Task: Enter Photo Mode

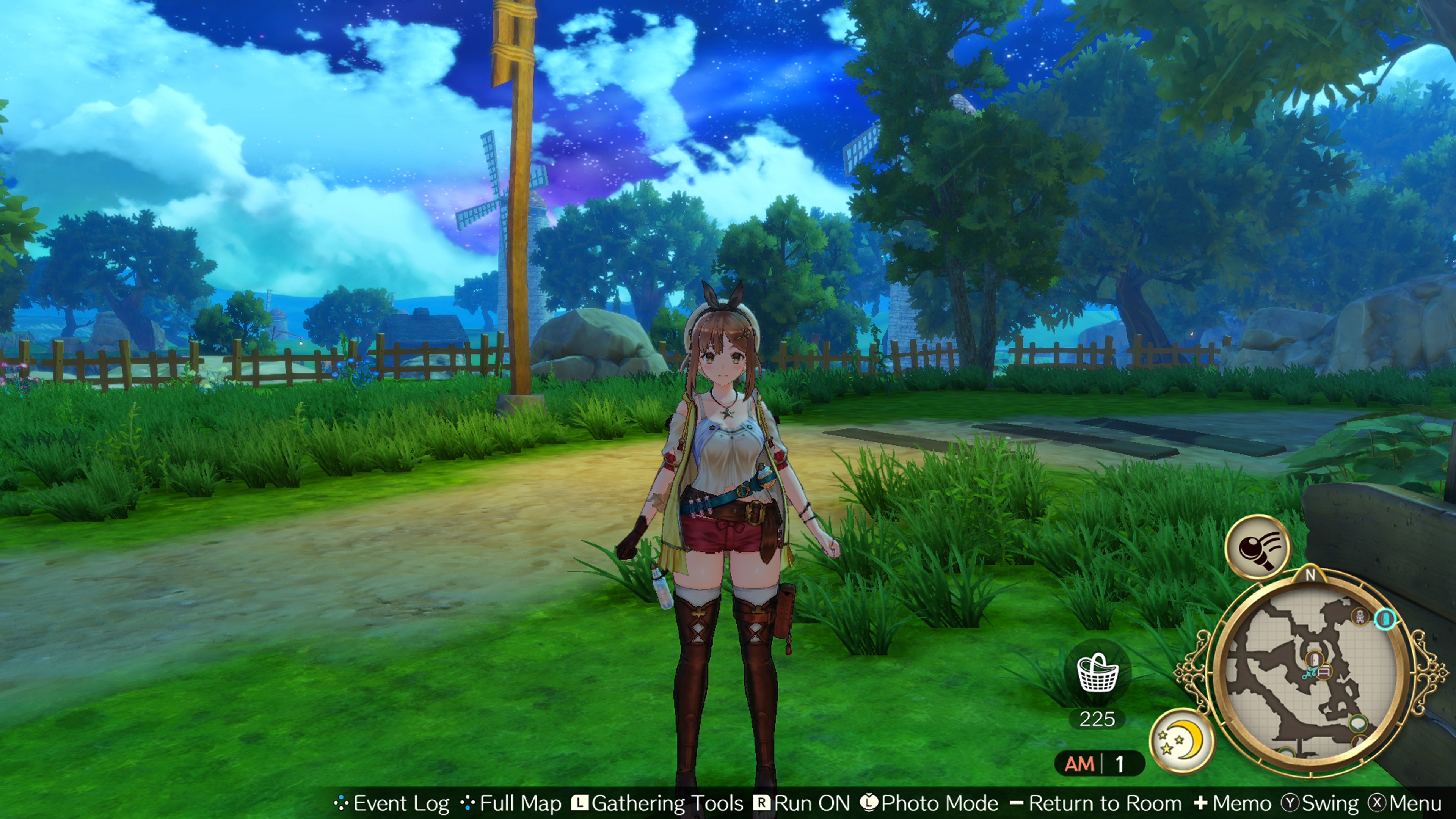Action: (x=930, y=803)
